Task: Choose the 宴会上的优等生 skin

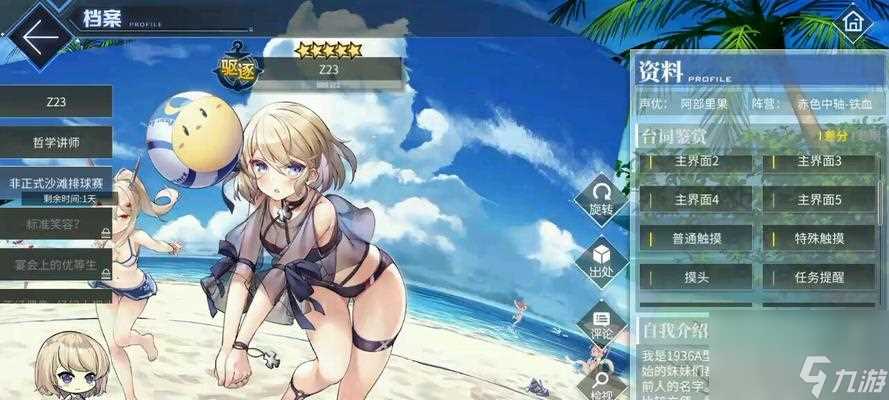Action: (x=56, y=265)
